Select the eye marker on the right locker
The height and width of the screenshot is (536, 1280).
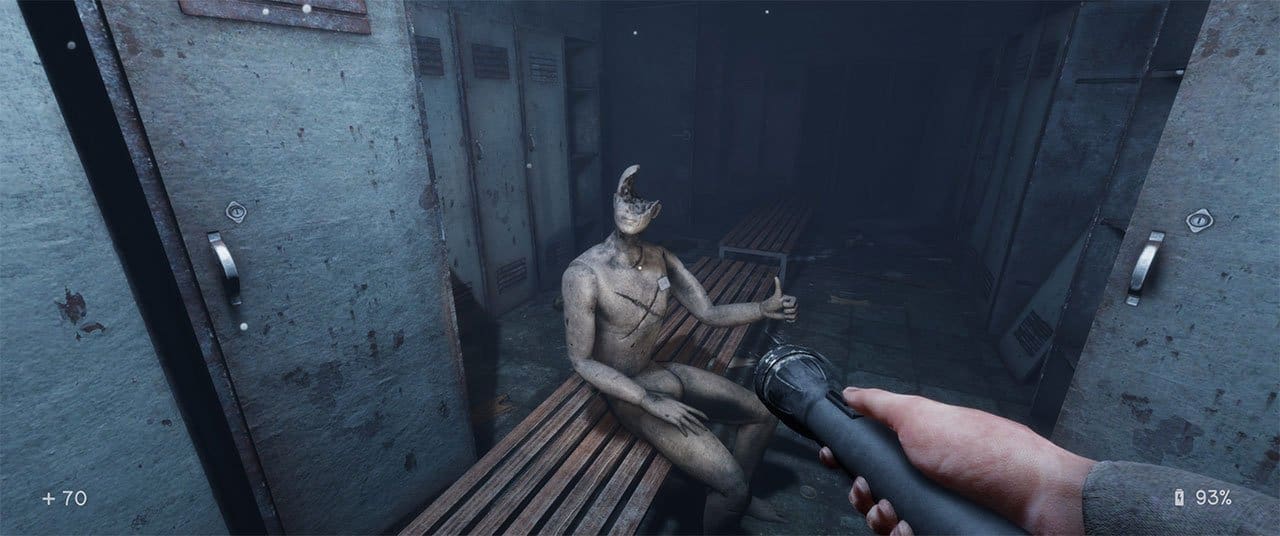(x=1198, y=220)
